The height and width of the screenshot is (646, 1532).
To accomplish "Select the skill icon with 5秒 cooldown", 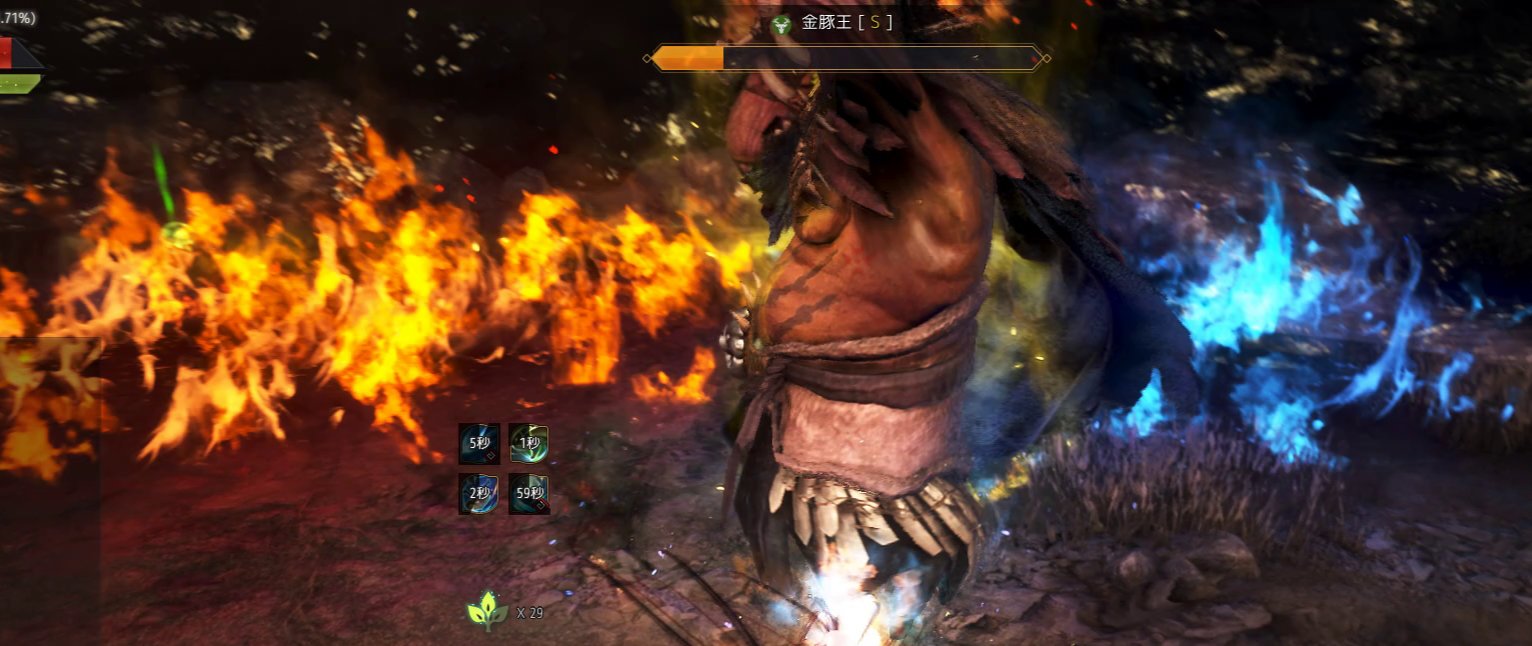I will coord(479,444).
